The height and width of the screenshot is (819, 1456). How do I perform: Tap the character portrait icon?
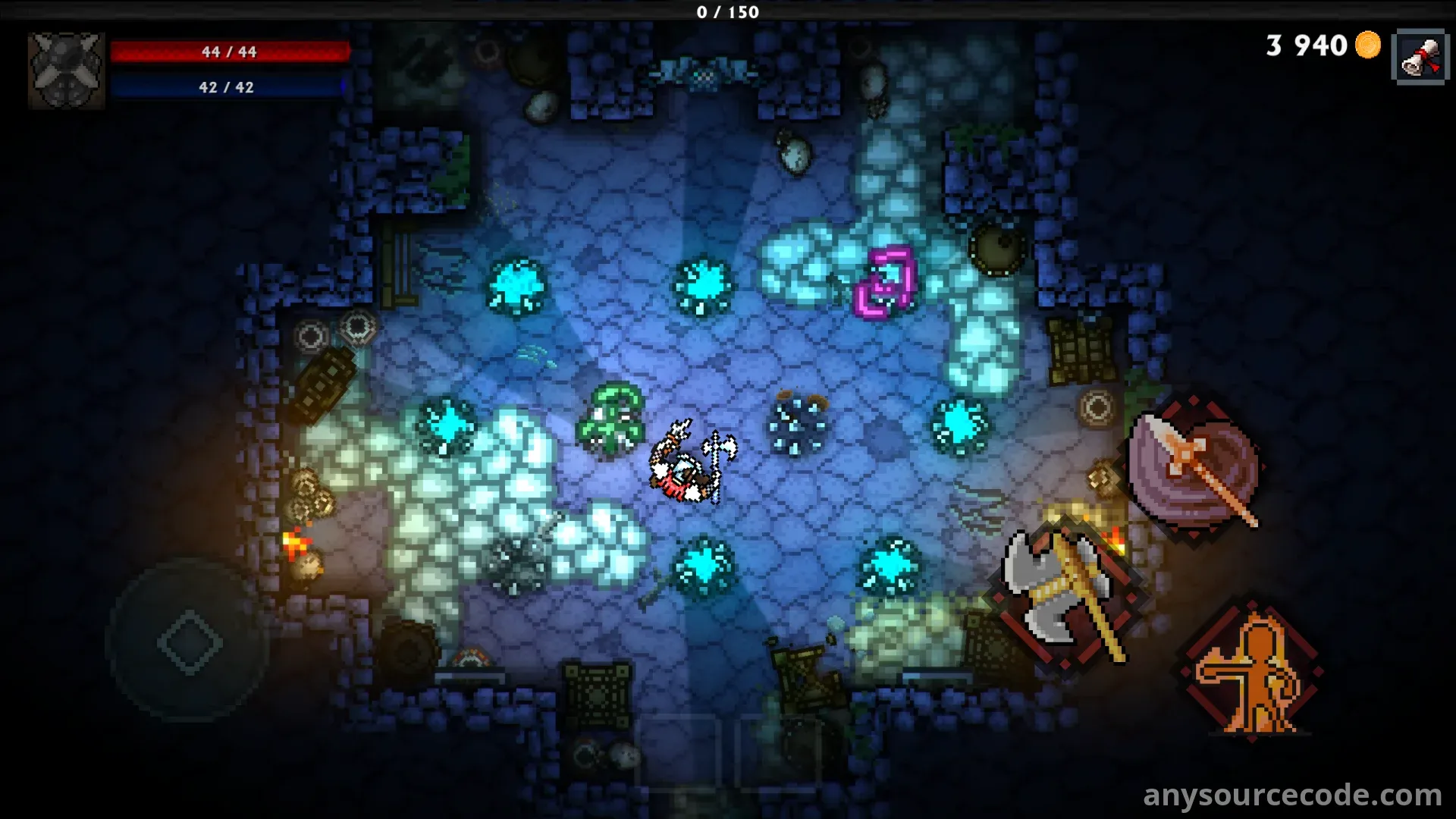tap(66, 71)
